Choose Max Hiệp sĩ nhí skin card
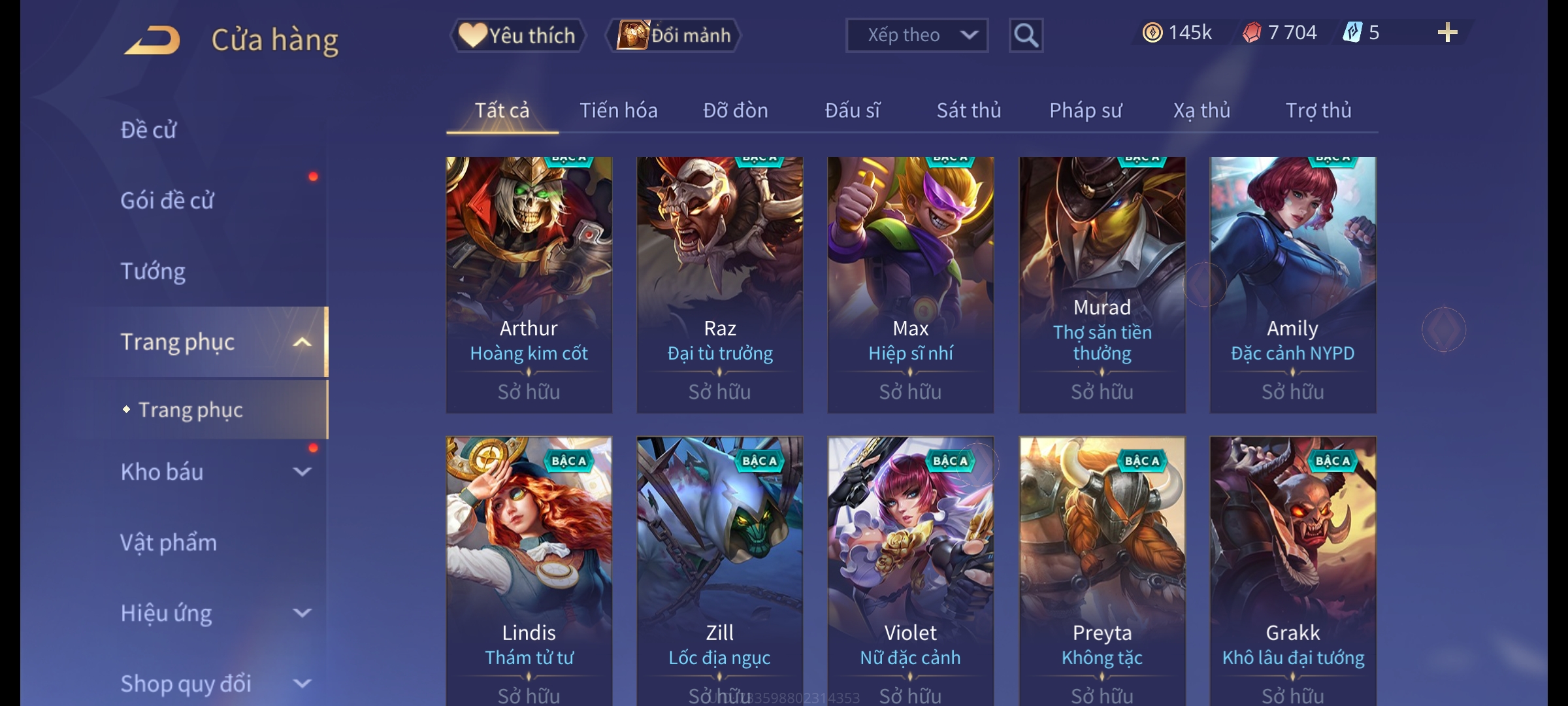This screenshot has height=706, width=1568. [910, 284]
